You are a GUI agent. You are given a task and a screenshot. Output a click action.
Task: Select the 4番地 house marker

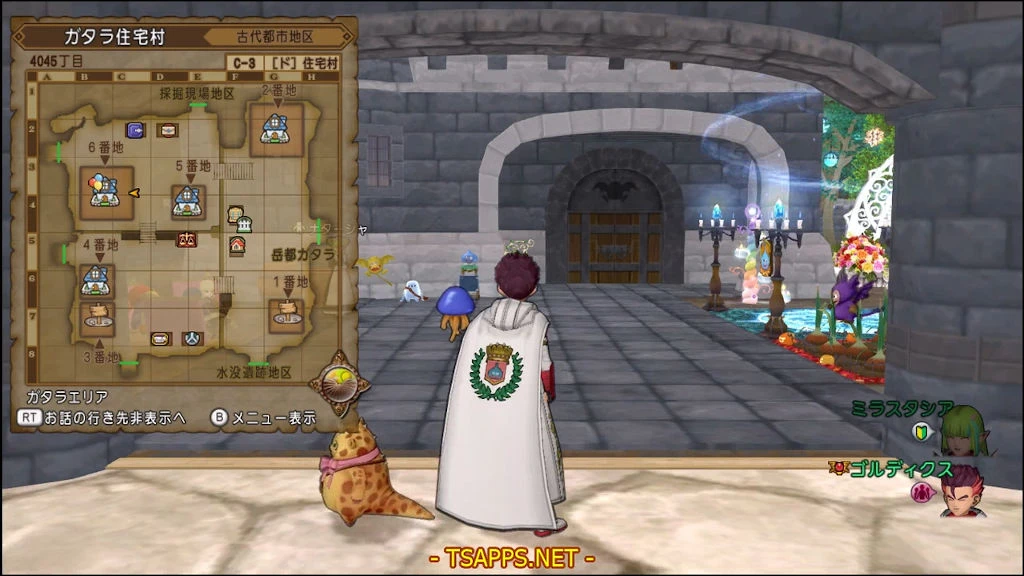point(96,280)
